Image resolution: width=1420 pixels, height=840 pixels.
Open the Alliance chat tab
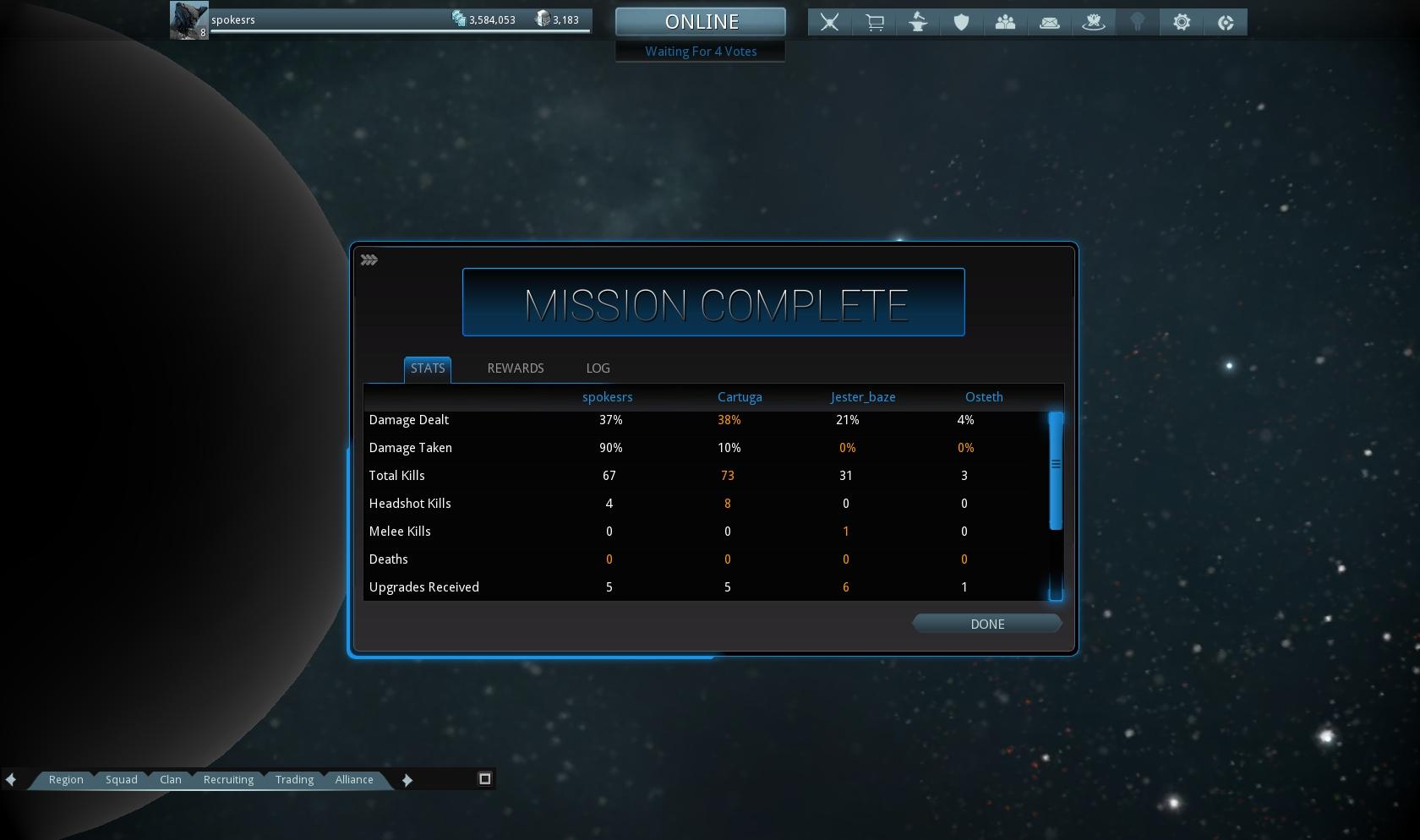pos(354,779)
